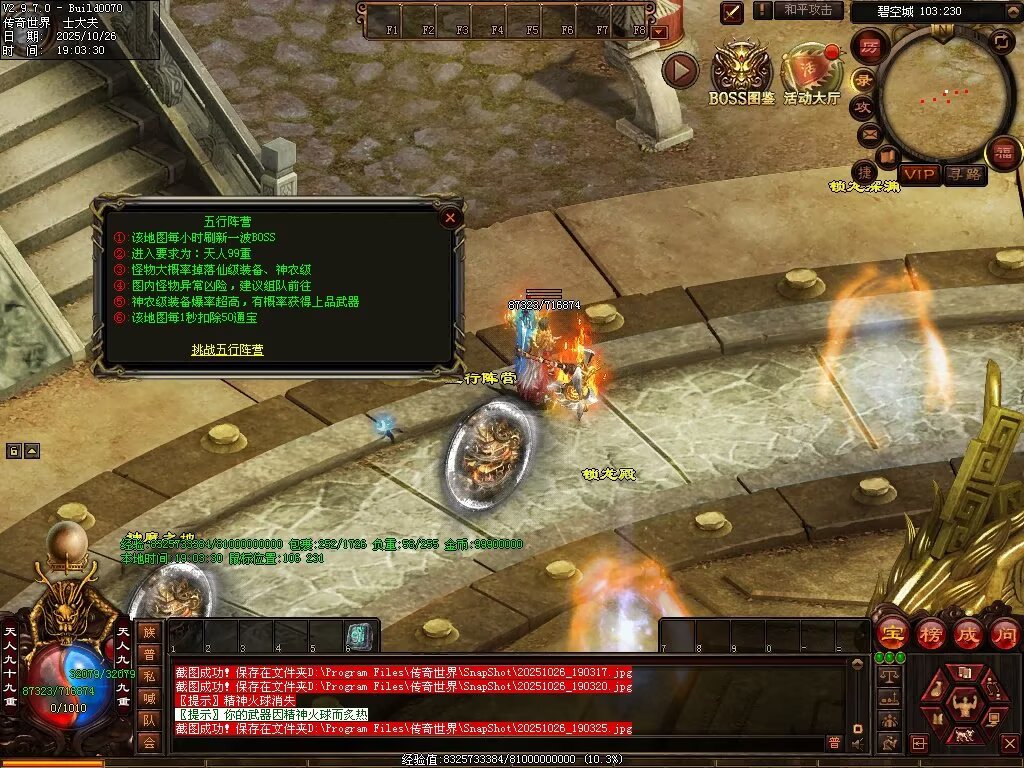Screen dimensions: 1024x768
Task: Activate the 寻路 pathfinding button
Action: coord(964,174)
